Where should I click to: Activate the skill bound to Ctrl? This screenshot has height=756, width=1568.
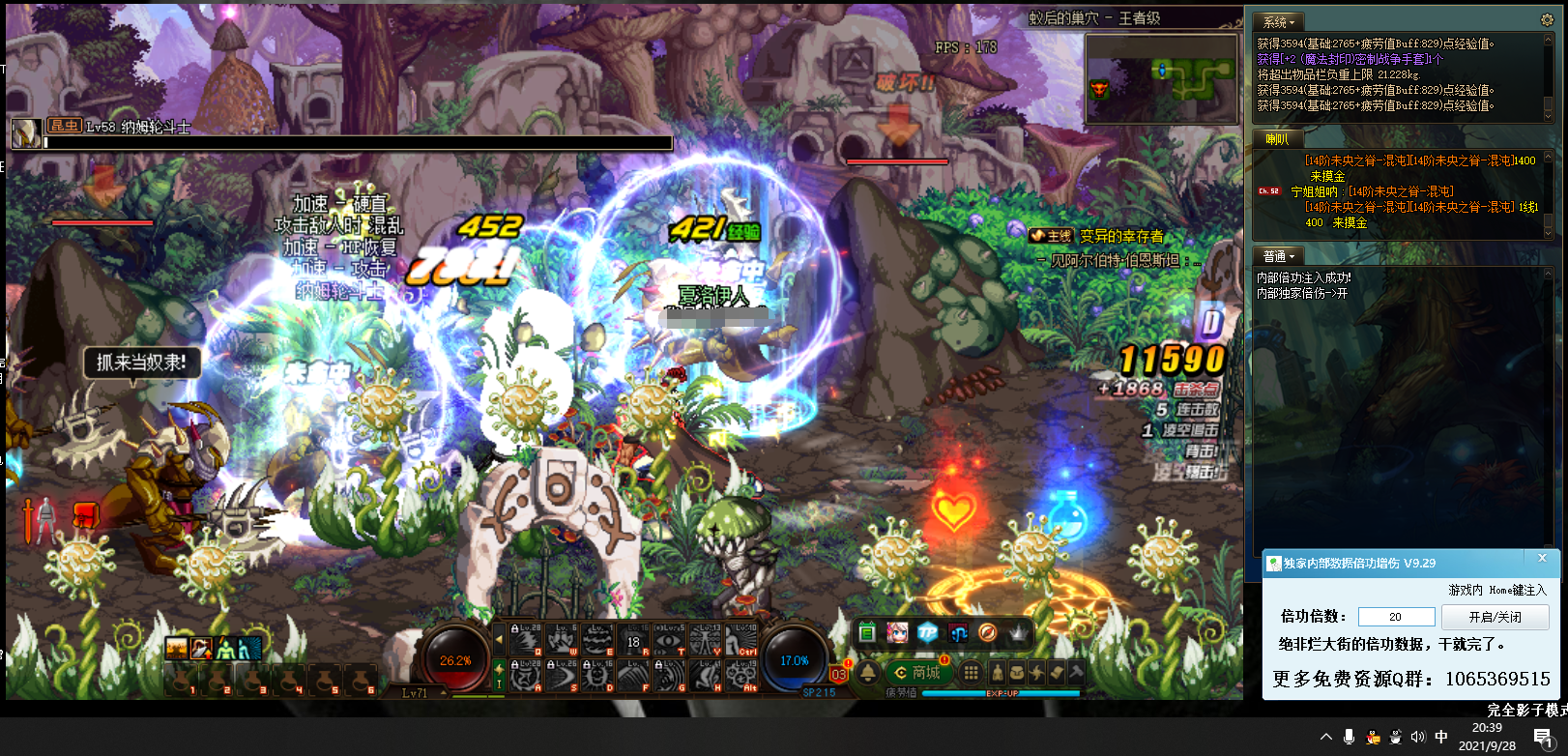pos(745,640)
